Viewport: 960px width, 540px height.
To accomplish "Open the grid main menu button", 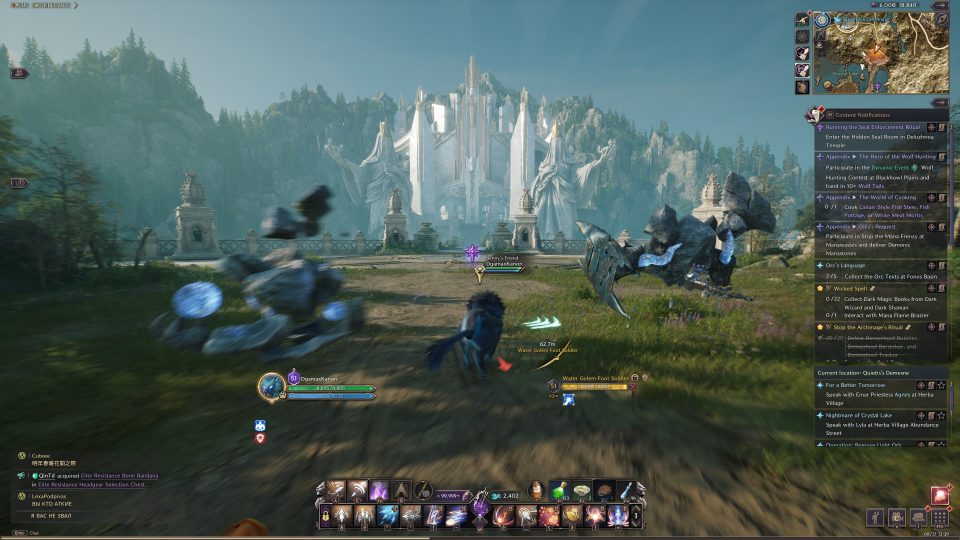I will (938, 517).
